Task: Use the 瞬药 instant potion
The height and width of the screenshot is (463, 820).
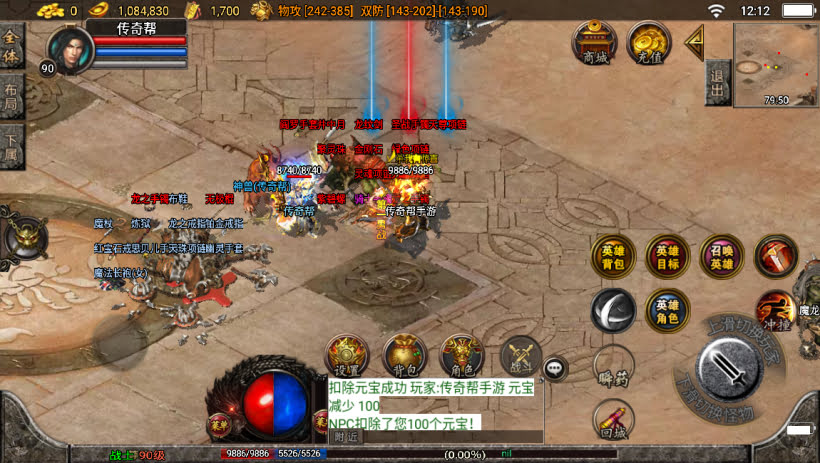Action: coord(612,366)
